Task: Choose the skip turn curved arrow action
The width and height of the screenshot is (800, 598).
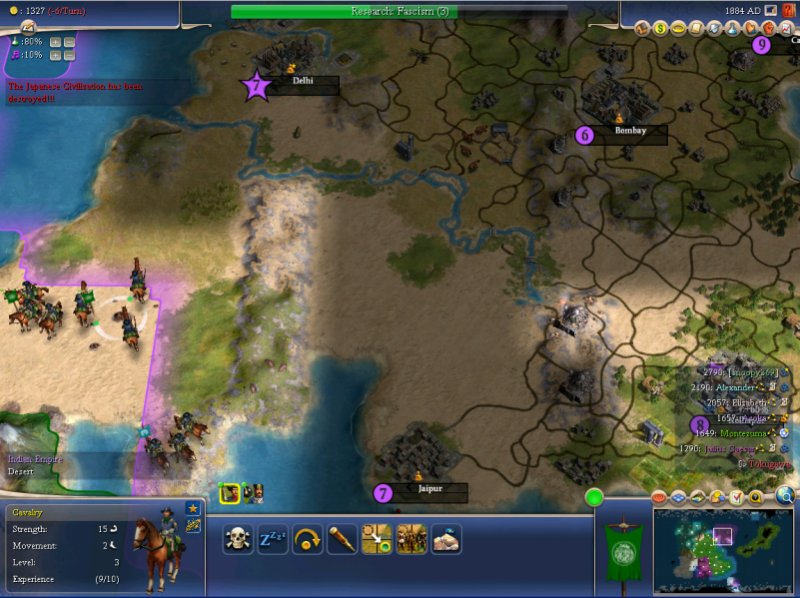Action: pos(307,539)
